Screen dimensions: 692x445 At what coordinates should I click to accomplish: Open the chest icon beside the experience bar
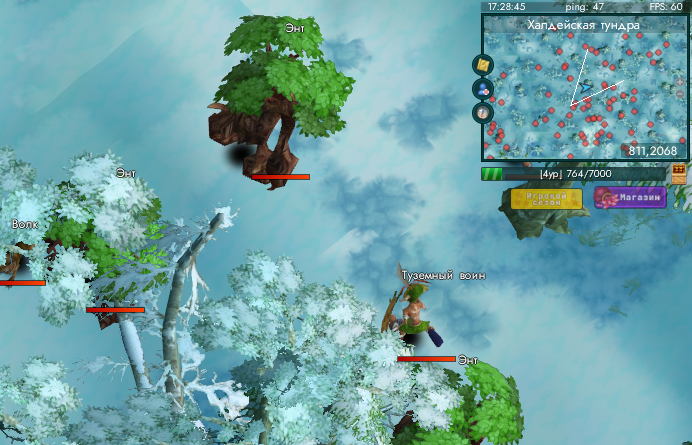pyautogui.click(x=679, y=174)
